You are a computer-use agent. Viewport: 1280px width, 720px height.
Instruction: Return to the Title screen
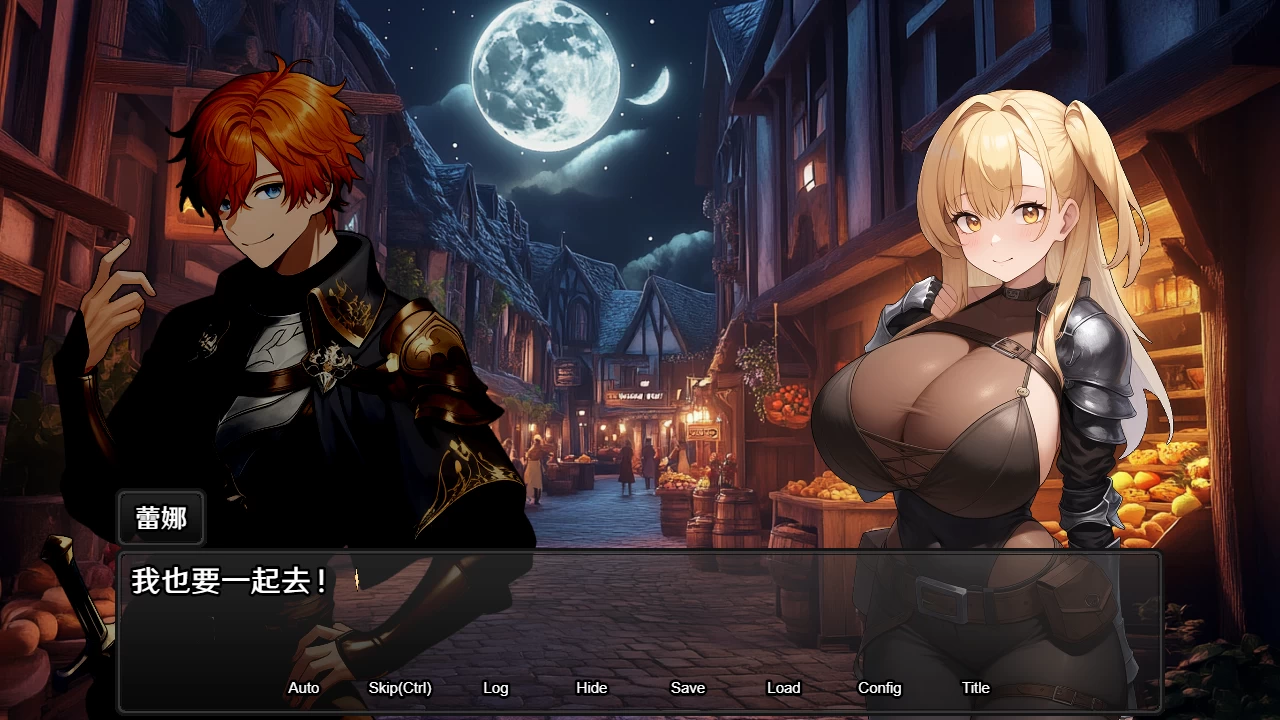coord(975,688)
